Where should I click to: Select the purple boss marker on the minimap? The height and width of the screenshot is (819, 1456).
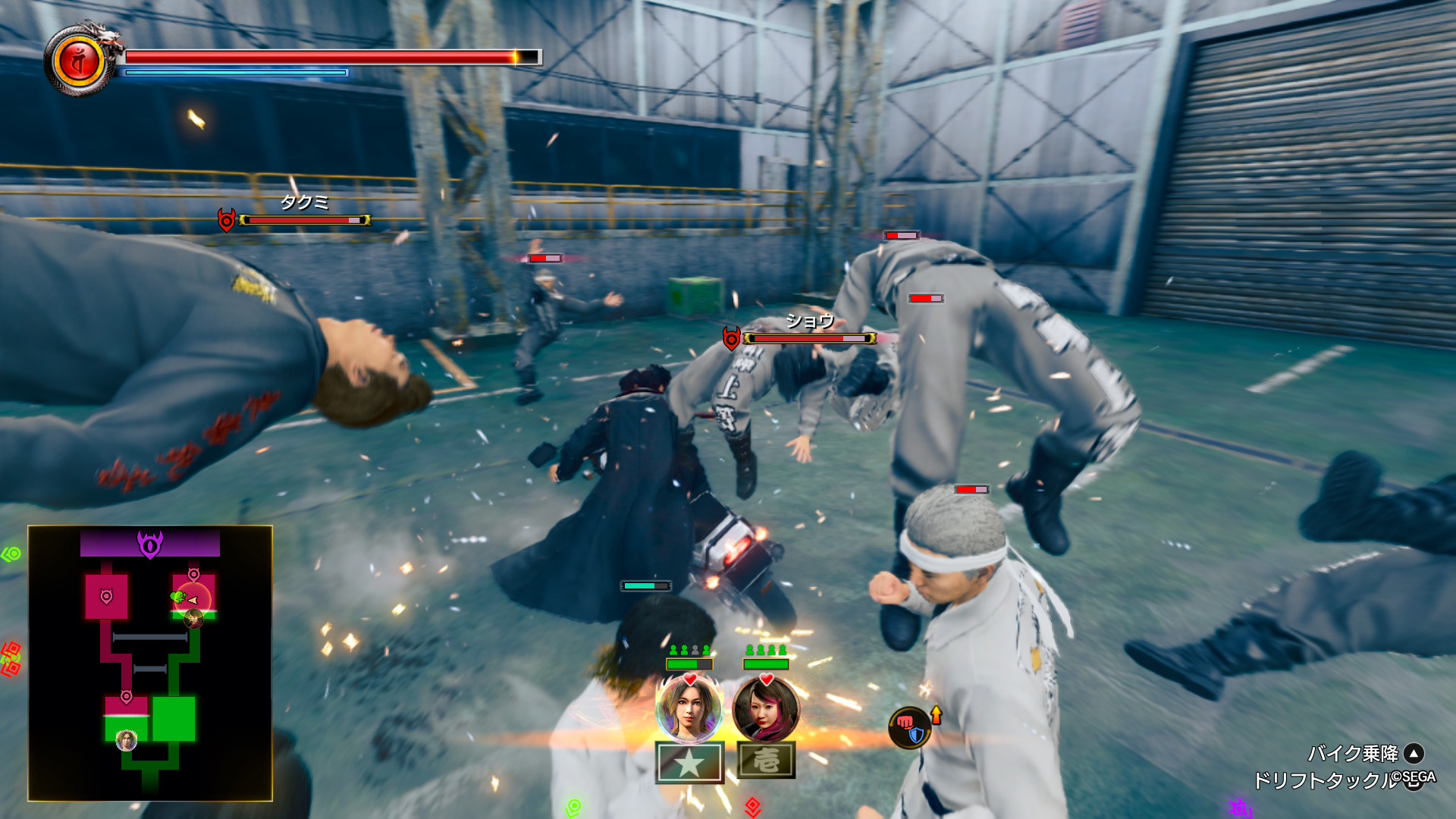(x=150, y=544)
